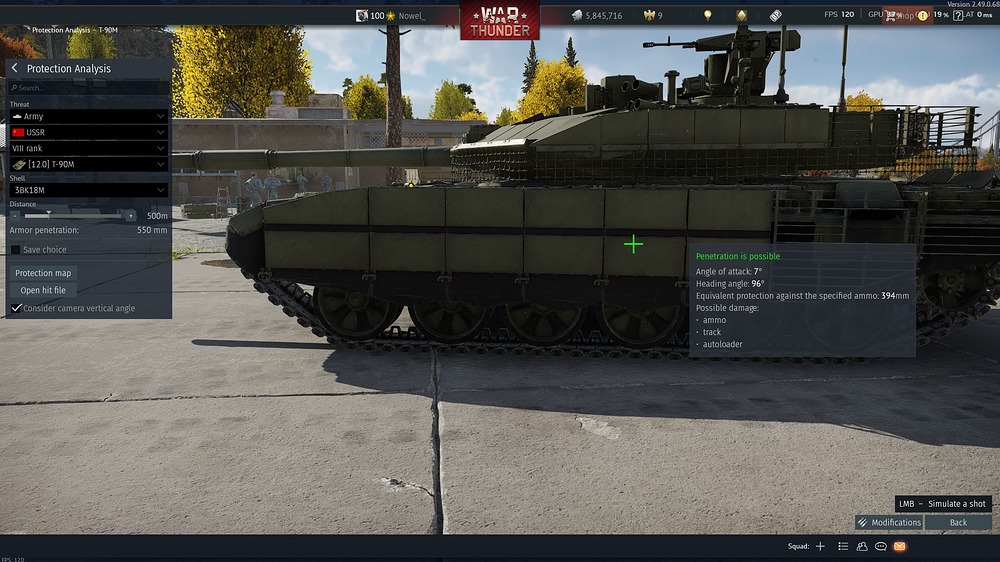1000x562 pixels.
Task: Show the Protection map
Action: click(43, 273)
